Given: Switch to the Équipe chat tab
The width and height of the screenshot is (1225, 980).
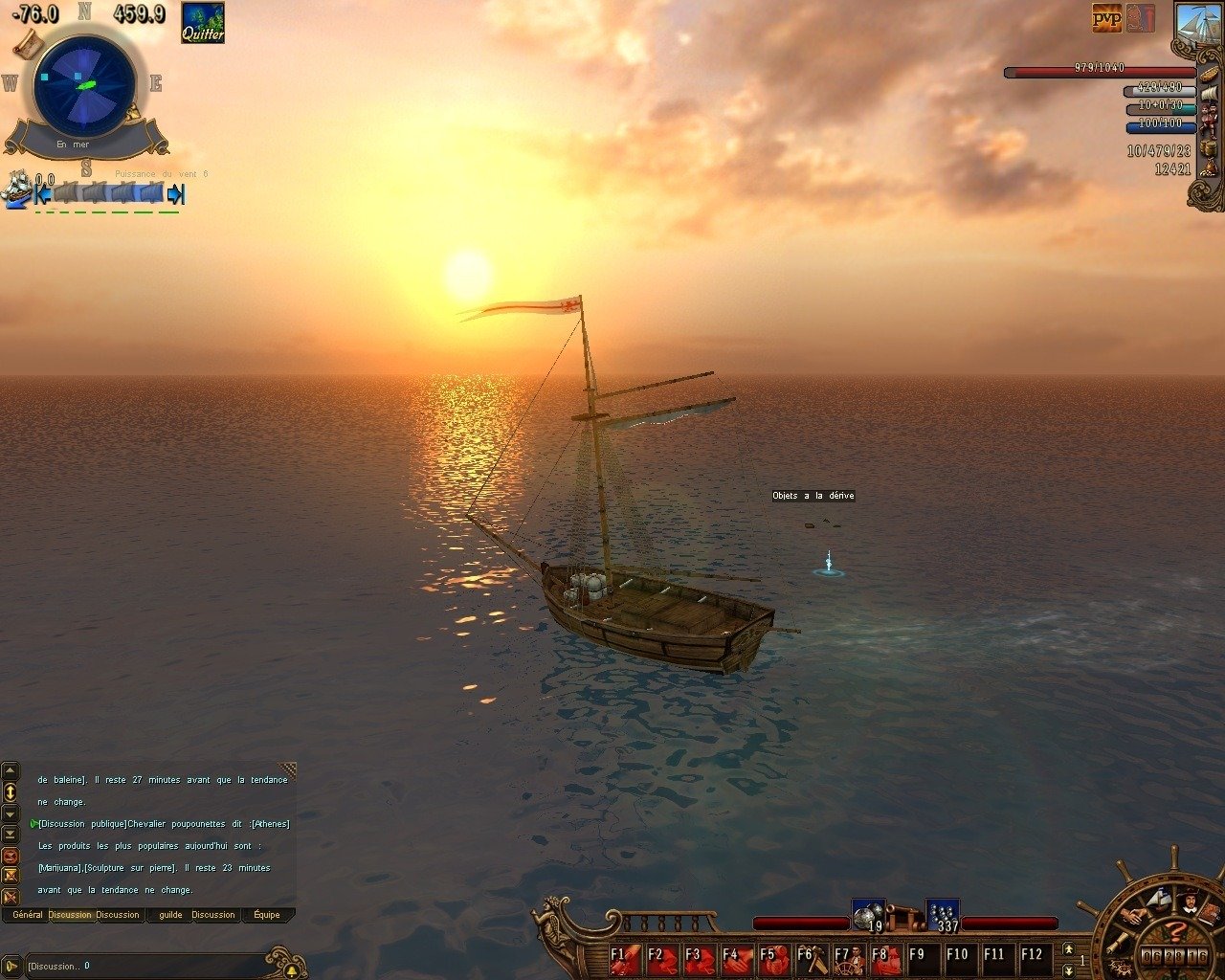Looking at the screenshot, I should tap(267, 915).
